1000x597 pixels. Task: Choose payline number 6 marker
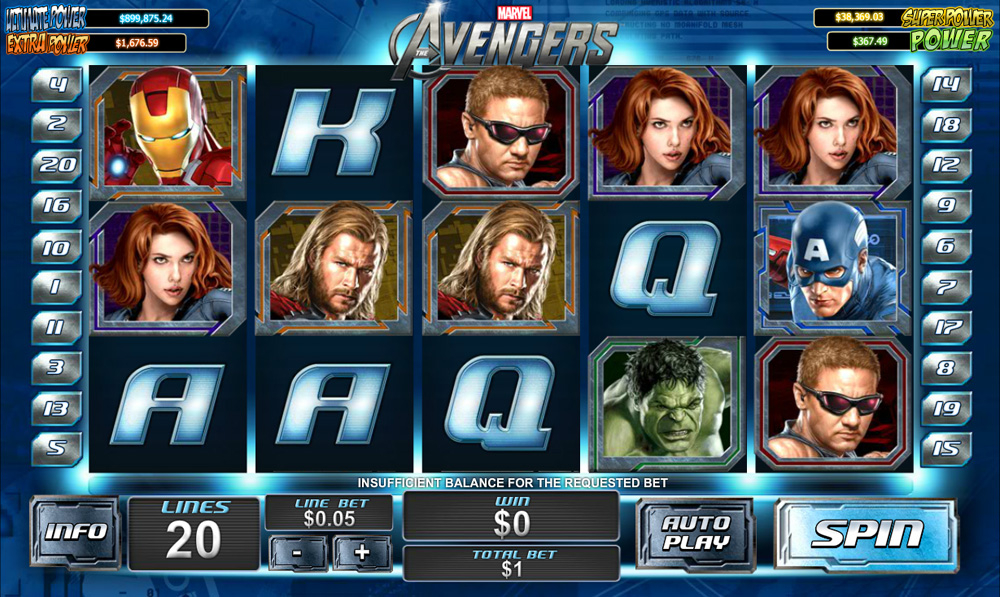944,247
